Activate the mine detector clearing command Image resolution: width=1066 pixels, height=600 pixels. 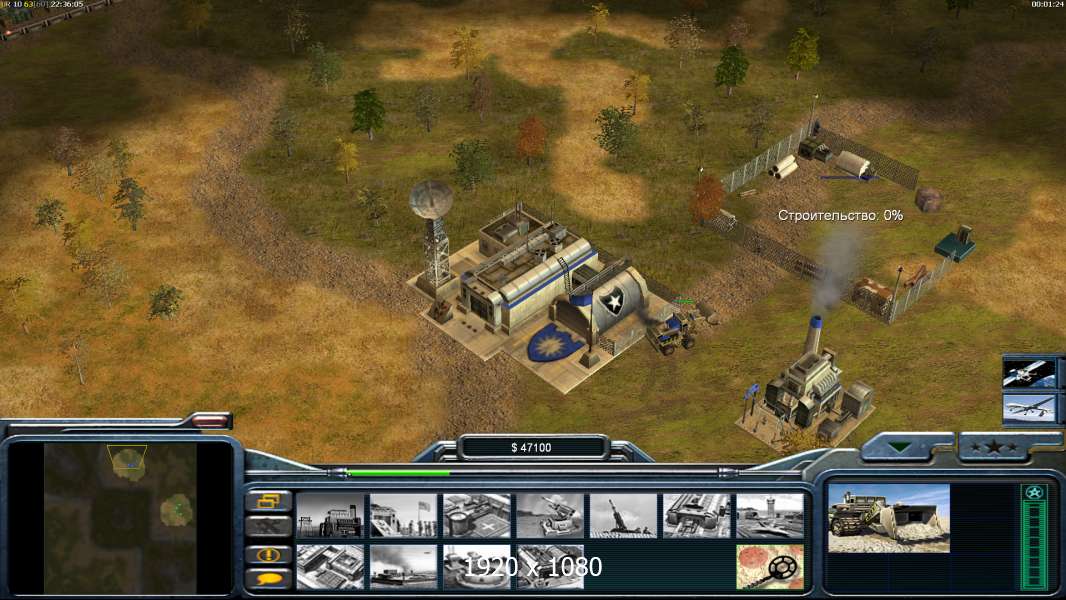click(770, 566)
